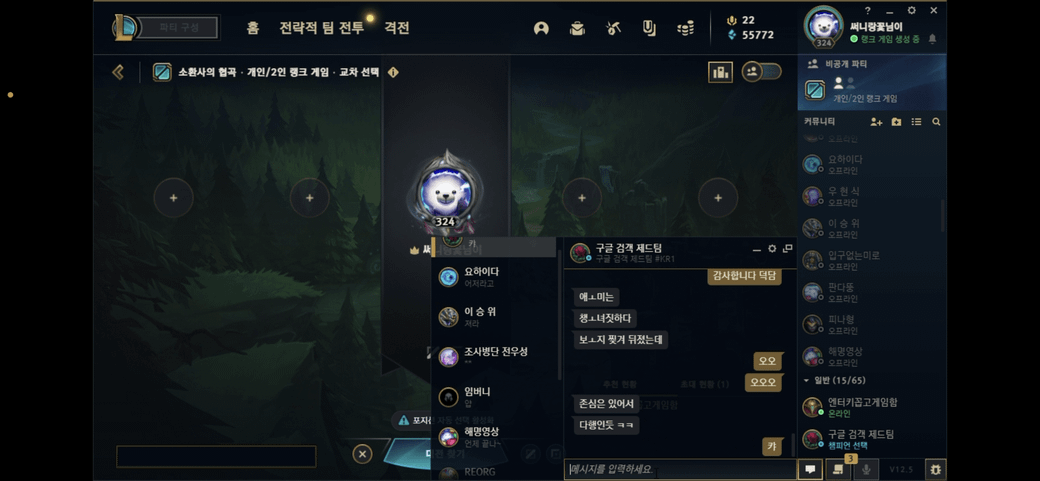Choose friend 엔터키꼽고게임함 in the friends list
1040x481 pixels.
[x=860, y=407]
